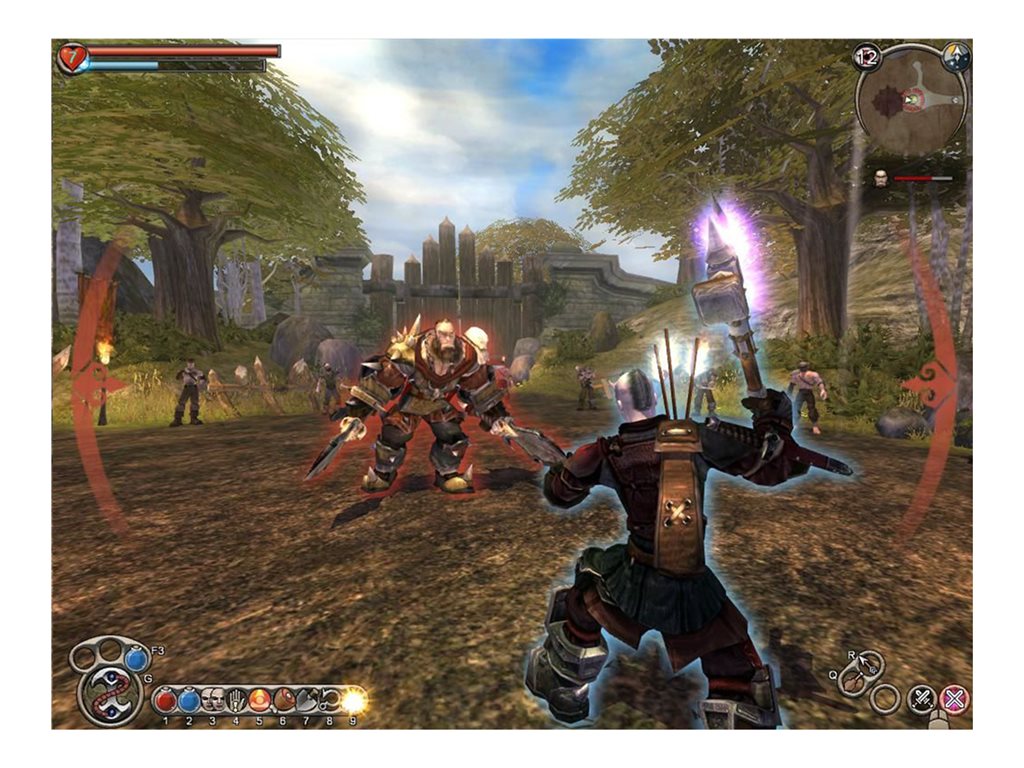The image size is (1024, 768).
Task: Activate the open hand gesture slot
Action: coord(236,700)
